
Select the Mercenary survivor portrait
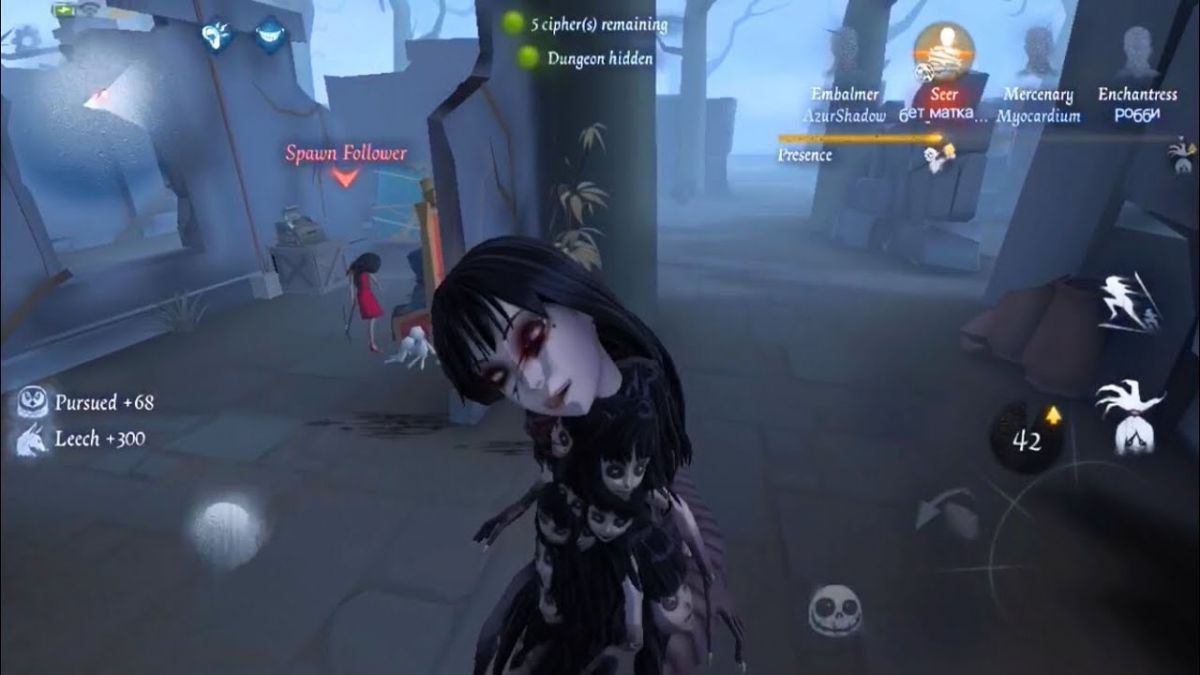pyautogui.click(x=1039, y=50)
